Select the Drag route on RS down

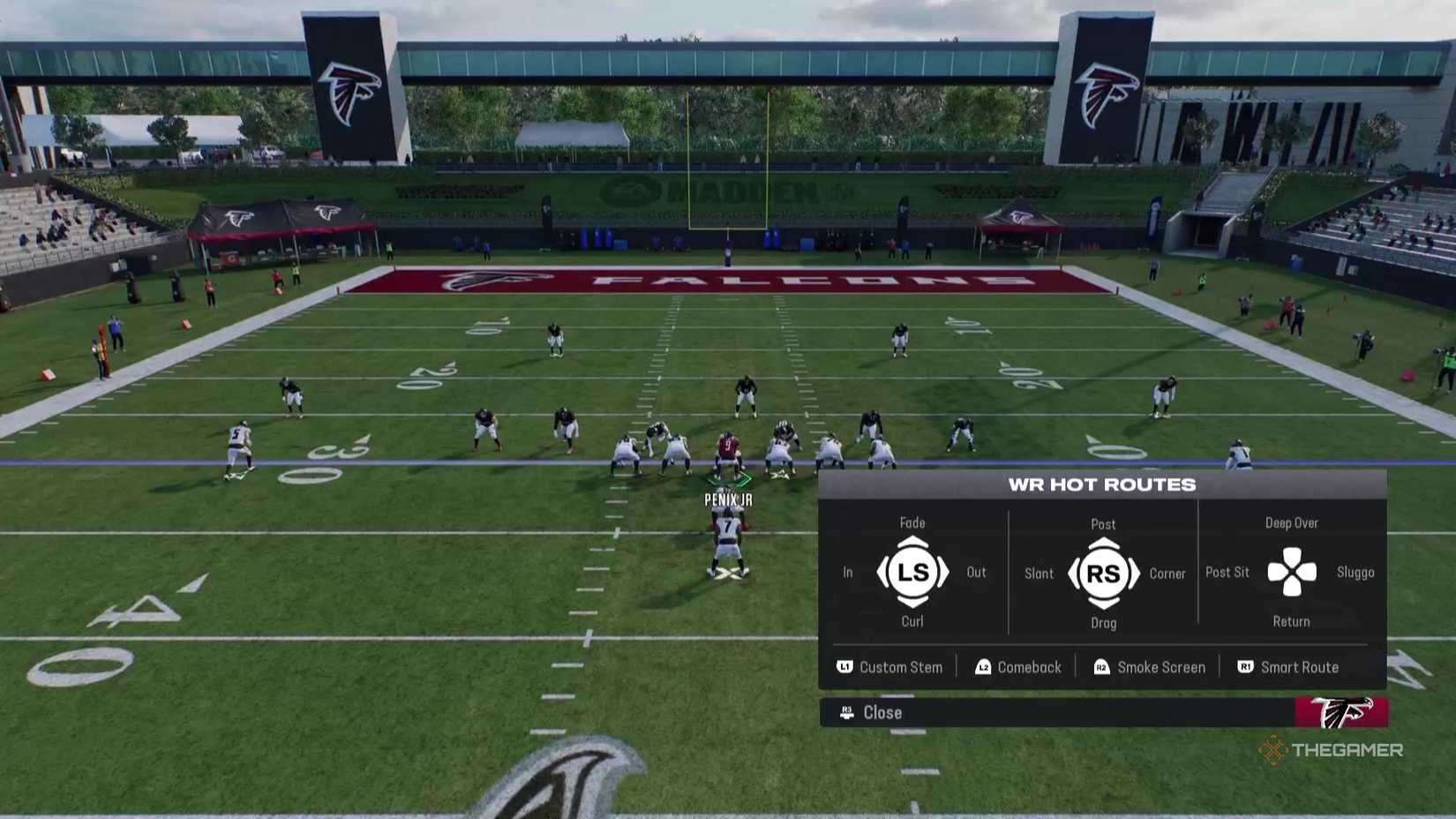pos(1103,623)
